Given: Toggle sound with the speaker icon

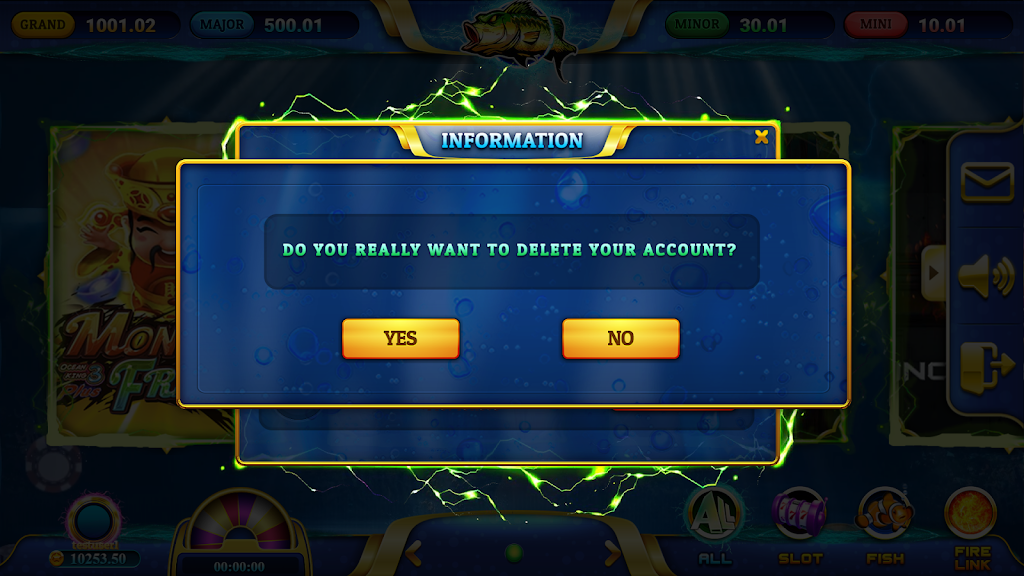Looking at the screenshot, I should coord(987,275).
